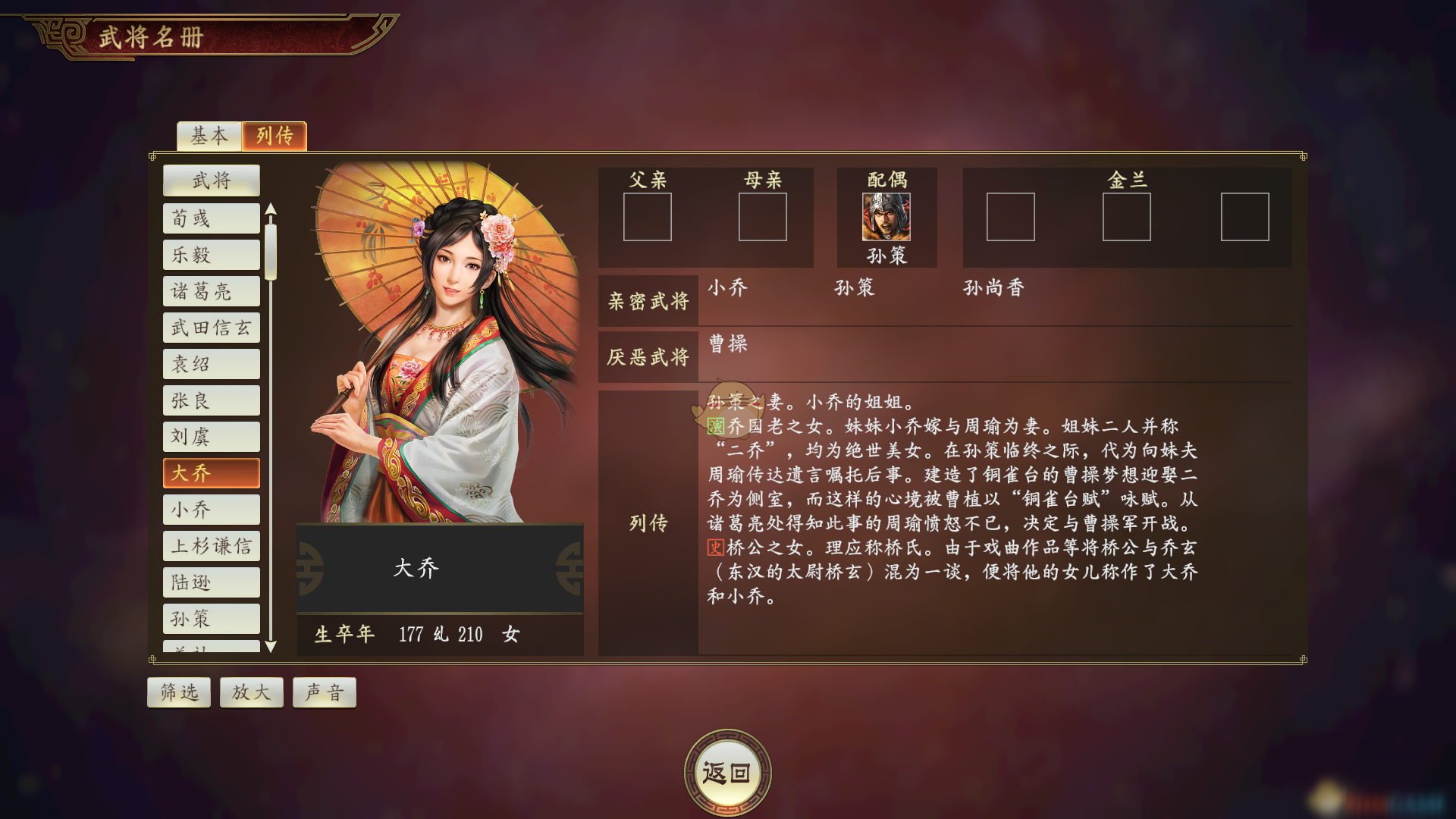Viewport: 1456px width, 819px height.
Task: Open the 筛选 filter button
Action: [x=179, y=692]
